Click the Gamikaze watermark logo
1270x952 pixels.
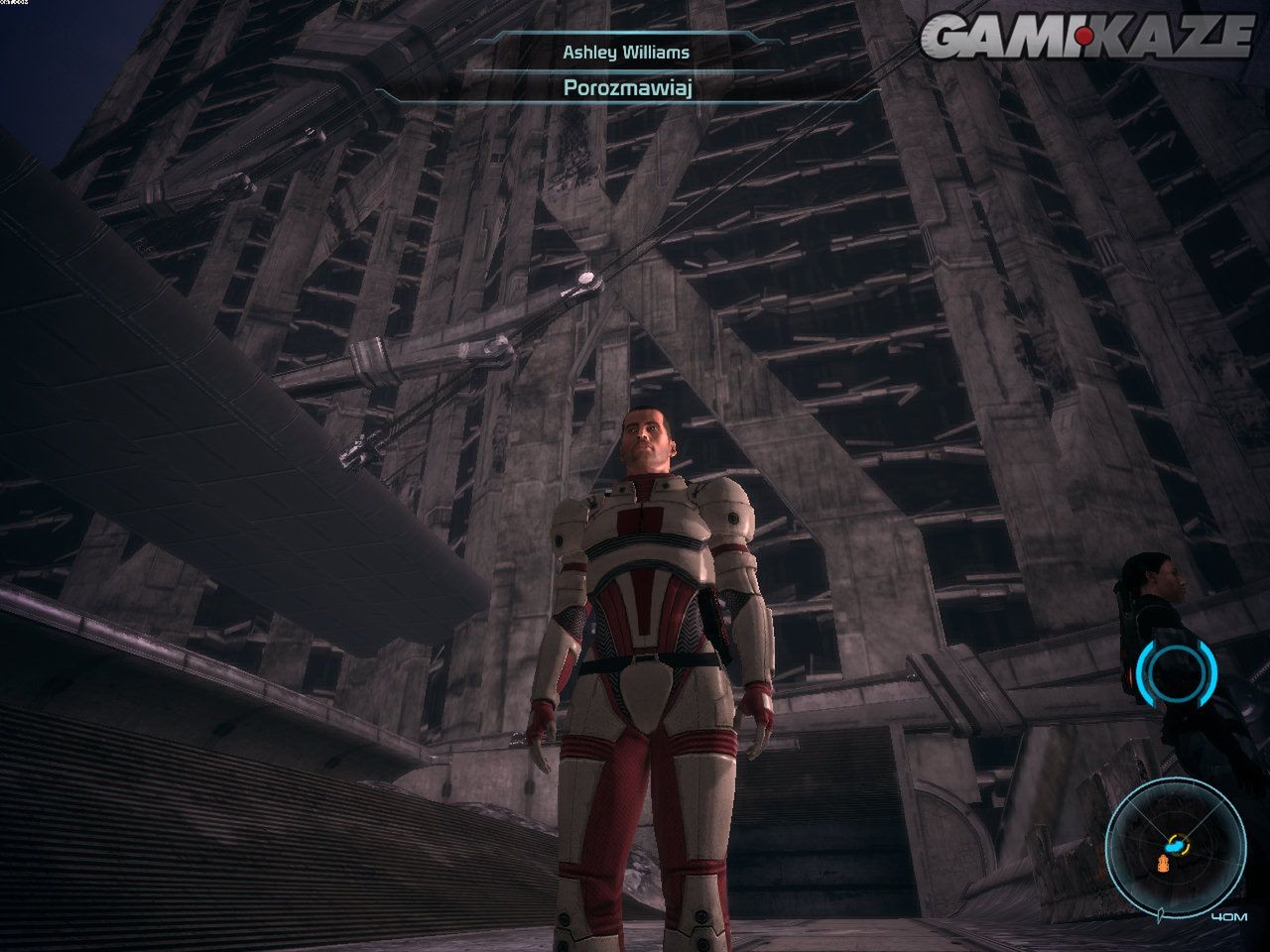(1088, 36)
